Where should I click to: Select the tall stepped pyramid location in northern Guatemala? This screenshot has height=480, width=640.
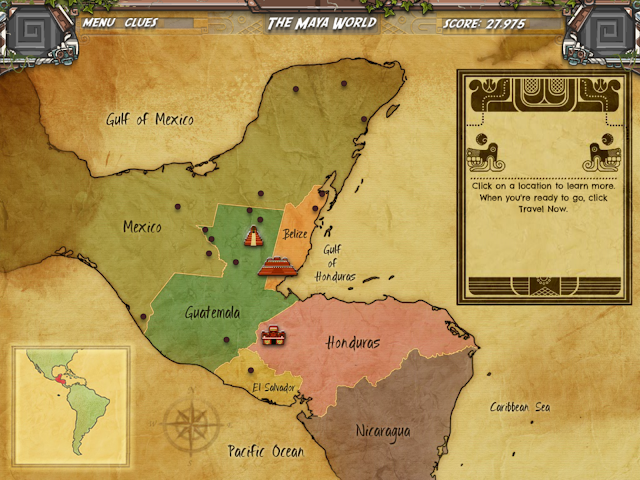click(254, 237)
